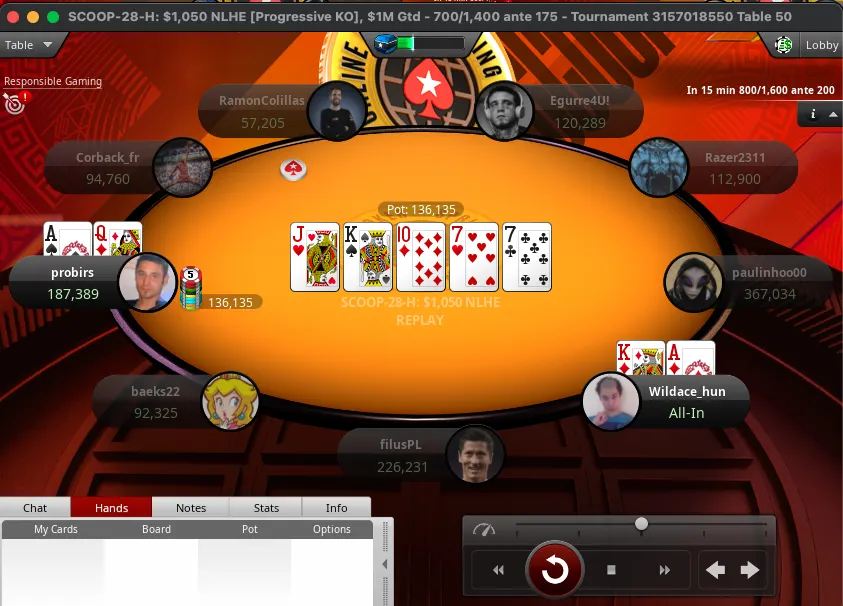Go to the Lobby
This screenshot has height=606, width=843.
point(808,45)
